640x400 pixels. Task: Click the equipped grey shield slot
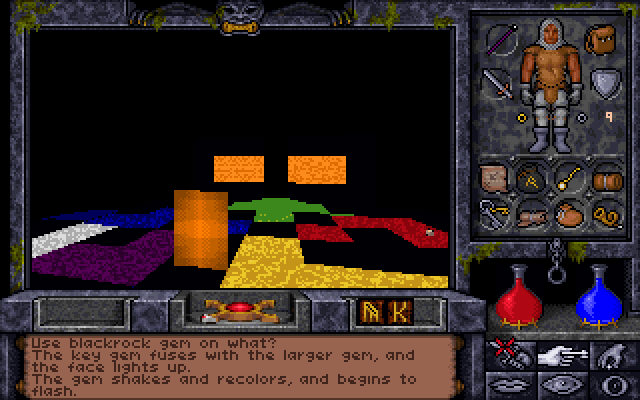click(x=603, y=82)
